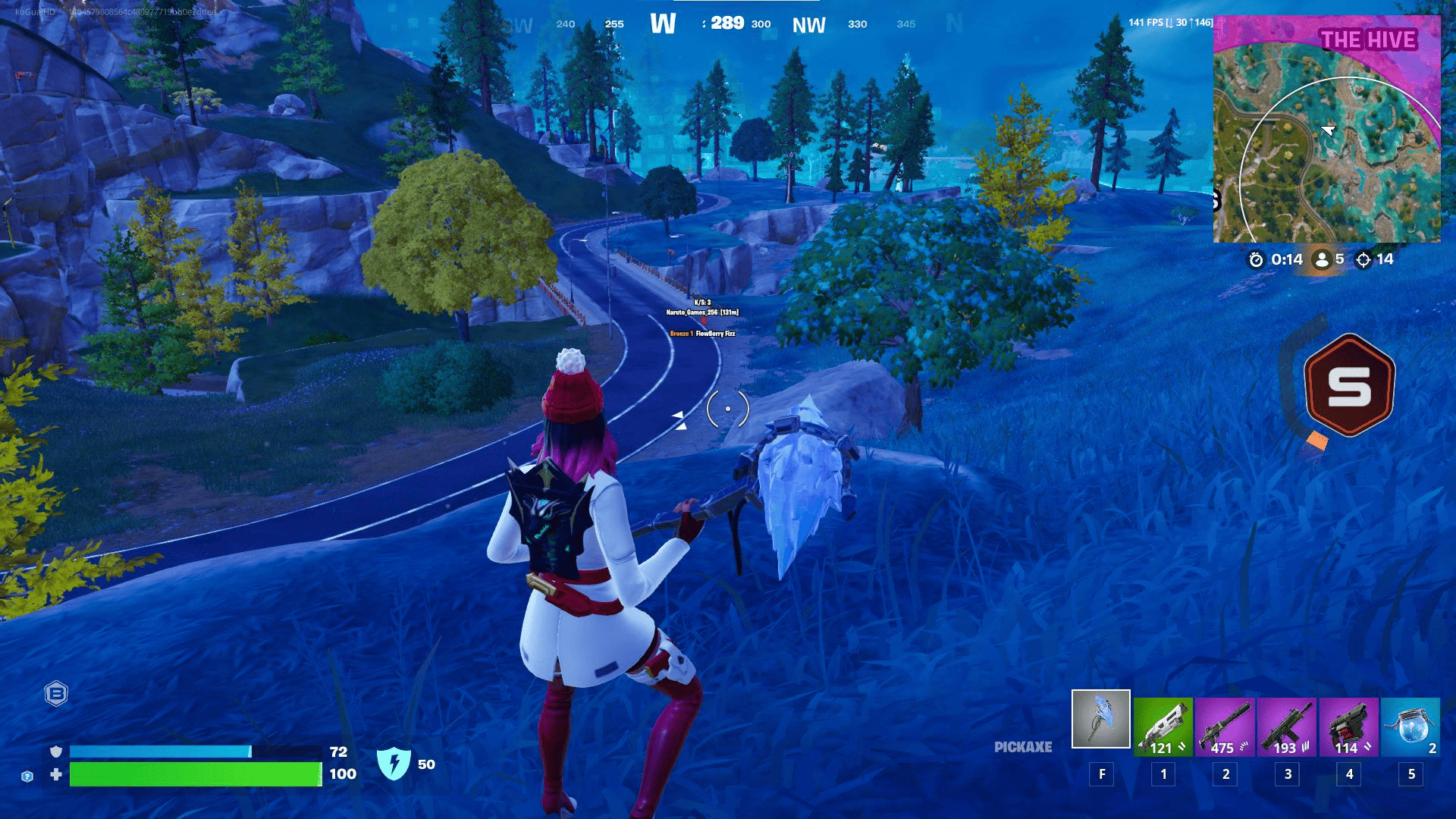This screenshot has width=1456, height=819.
Task: Select the ice pickaxe slot
Action: [1100, 719]
